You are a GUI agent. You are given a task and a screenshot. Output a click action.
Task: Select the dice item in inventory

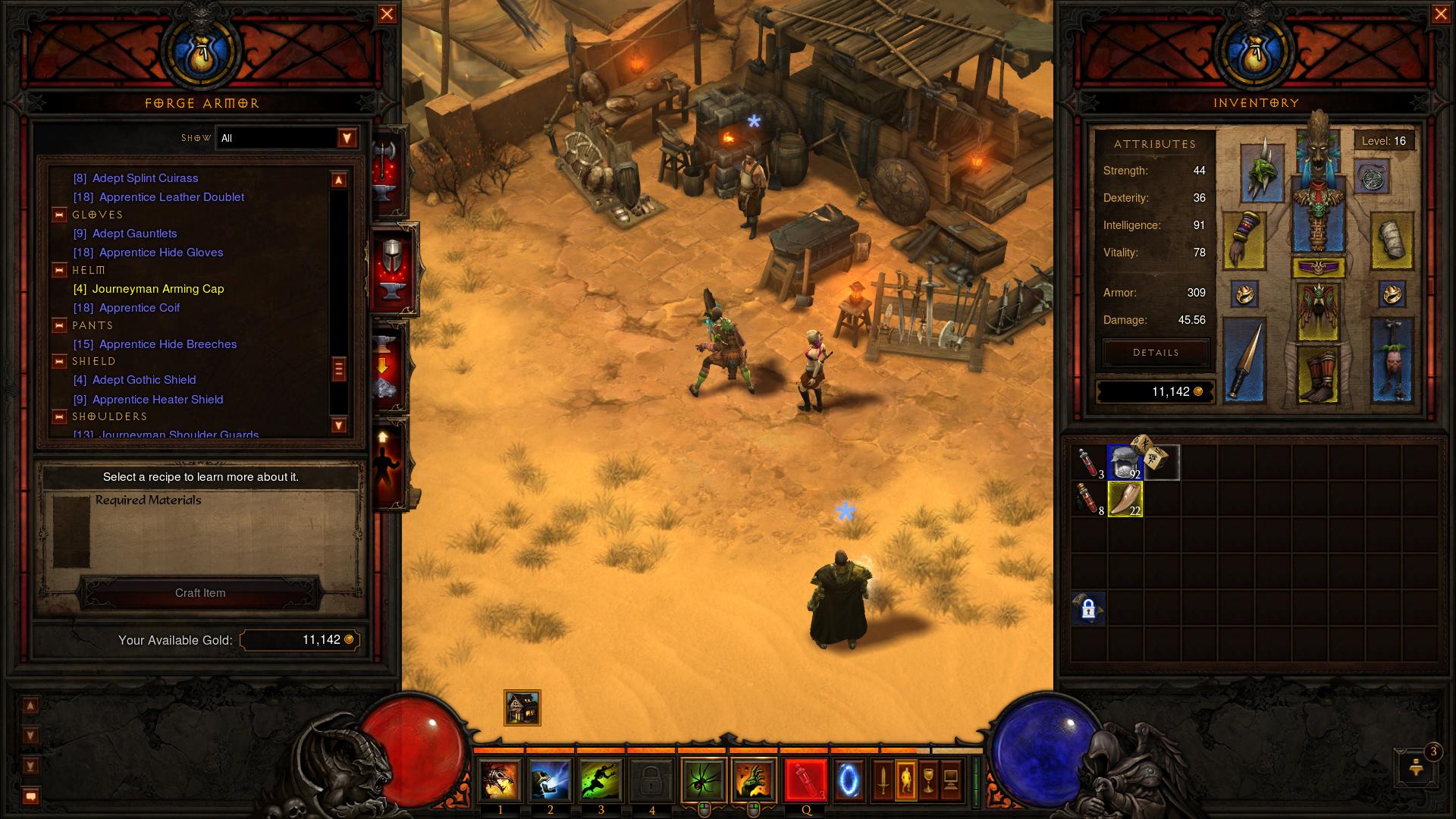(x=1151, y=455)
